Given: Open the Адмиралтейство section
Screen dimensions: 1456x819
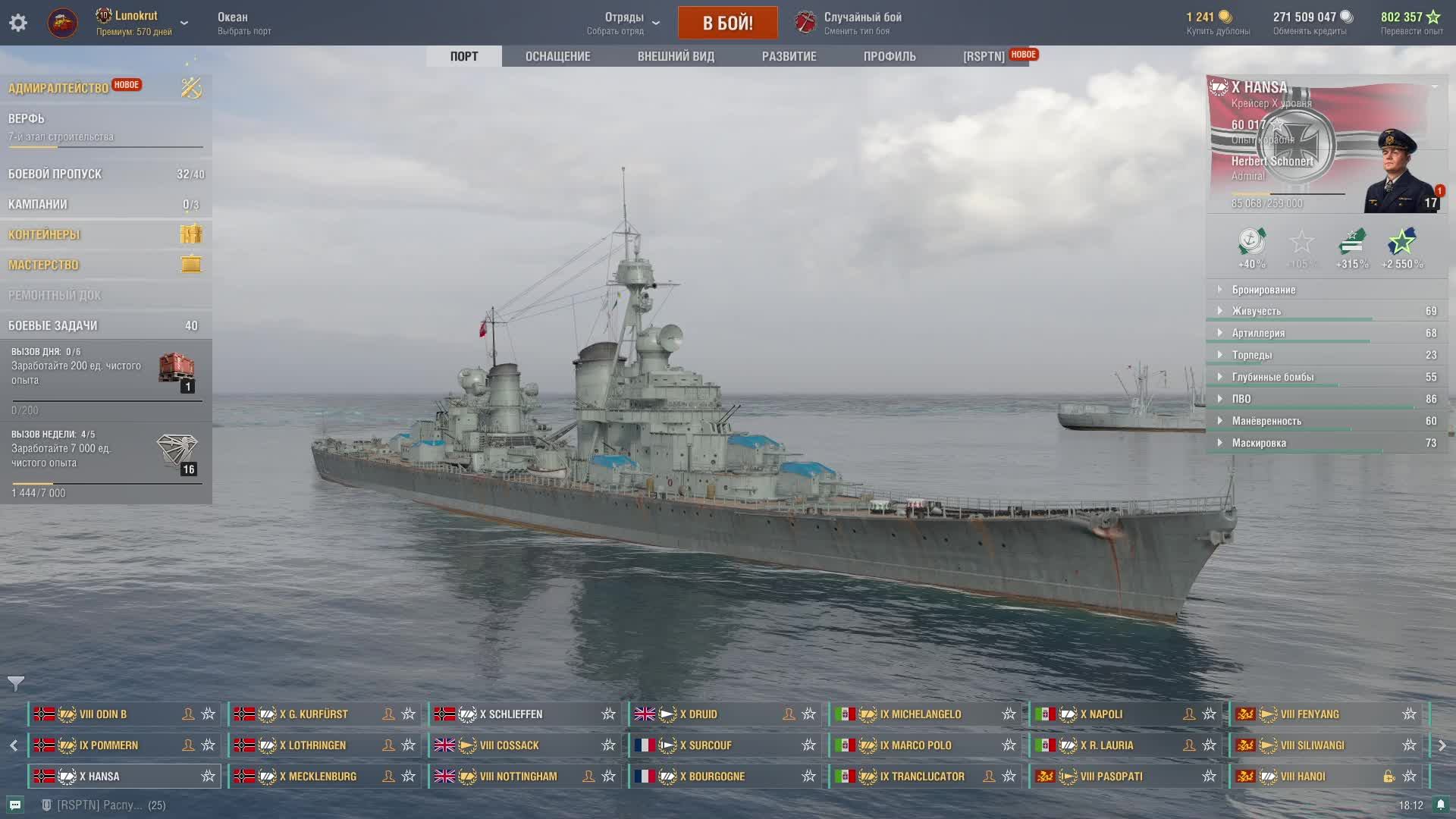Looking at the screenshot, I should pos(58,88).
